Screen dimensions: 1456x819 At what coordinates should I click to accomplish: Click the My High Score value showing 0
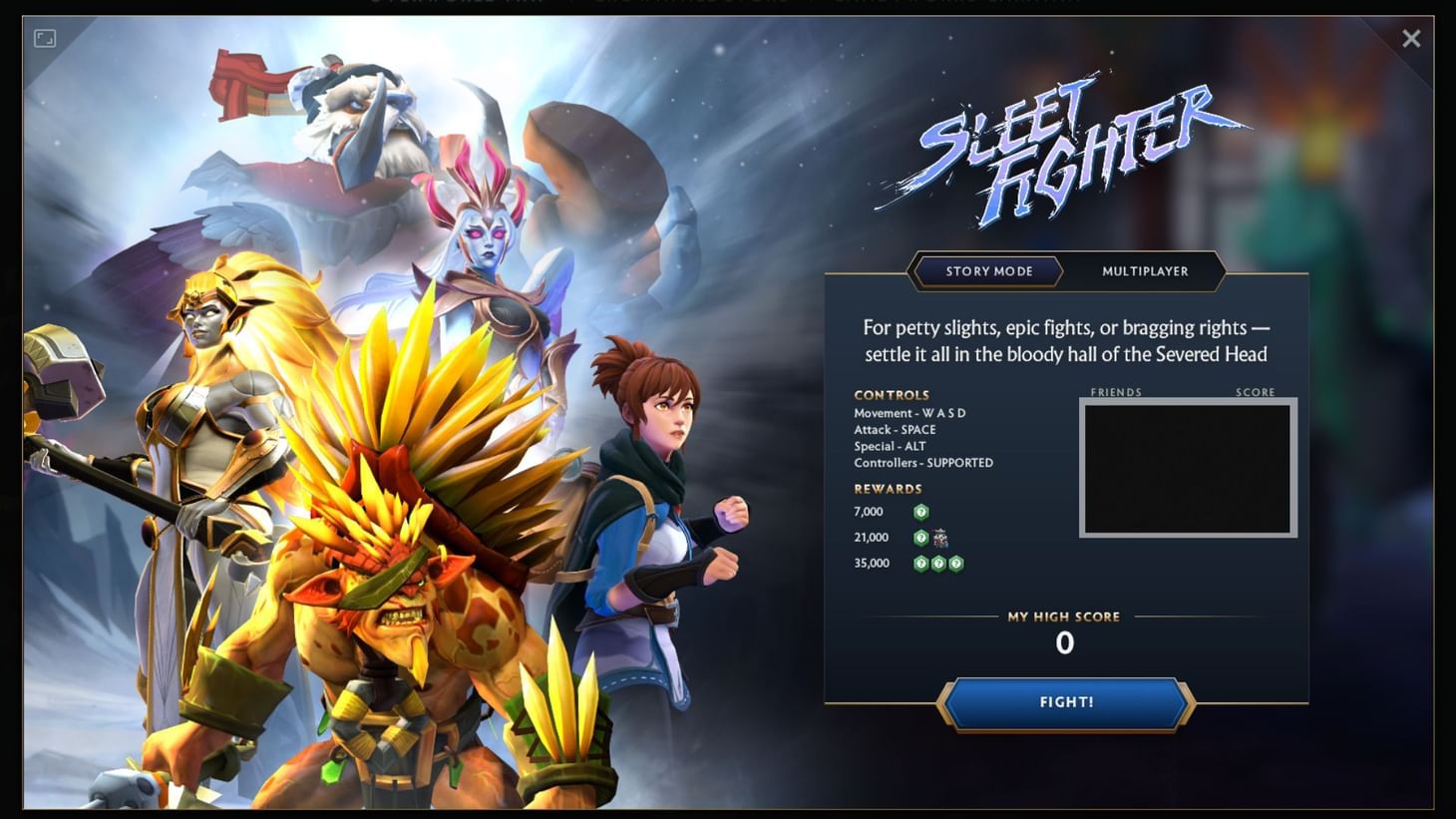1064,643
